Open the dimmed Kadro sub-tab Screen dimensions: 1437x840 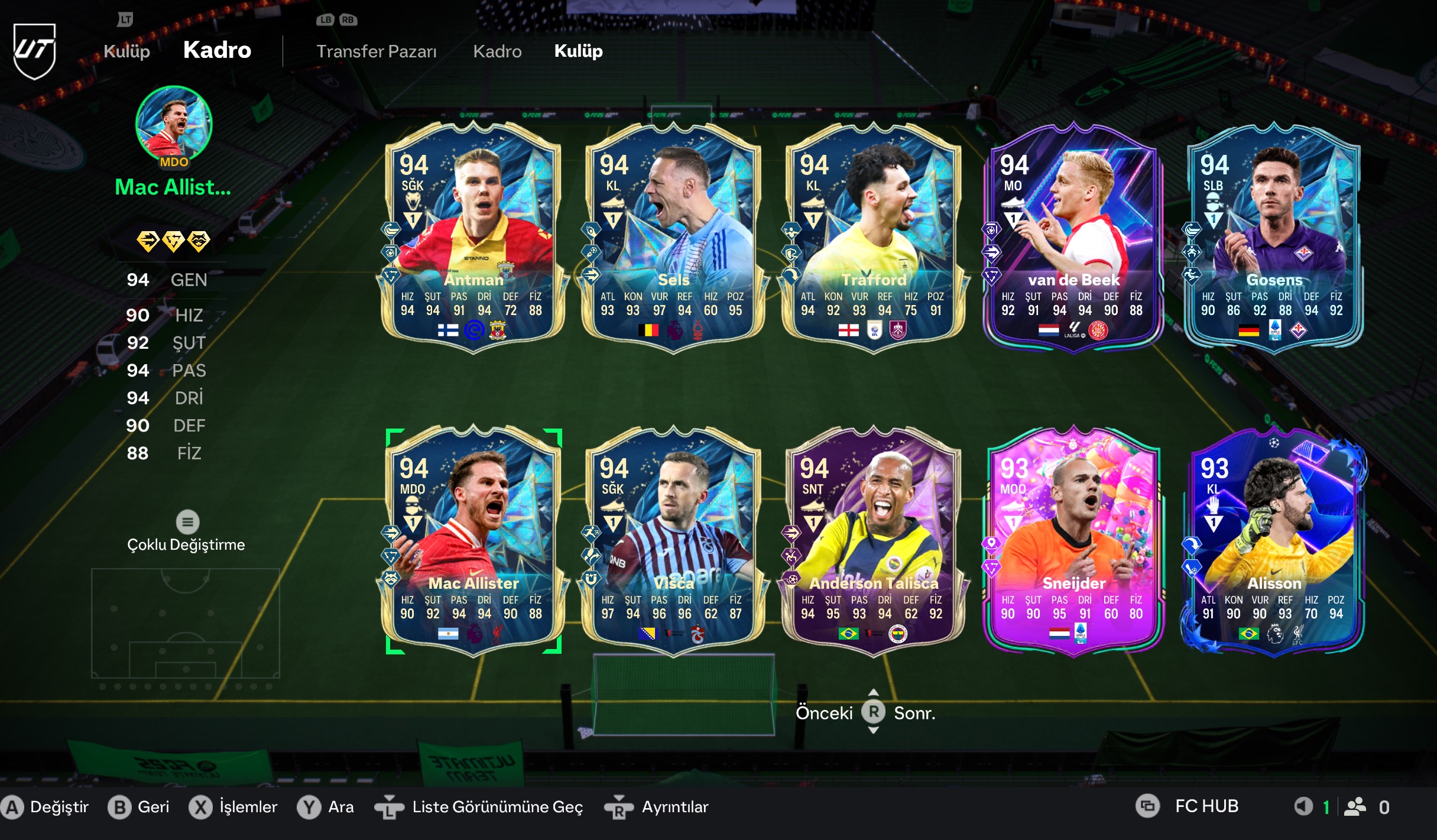(x=497, y=51)
